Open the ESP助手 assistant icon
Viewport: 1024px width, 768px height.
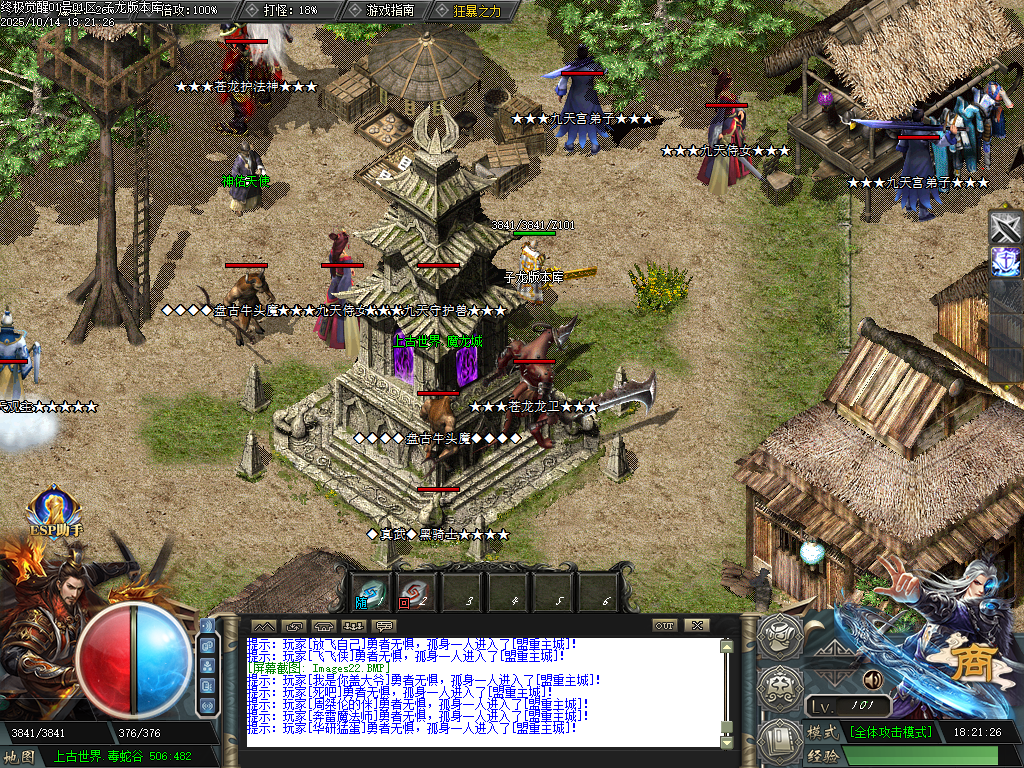pos(54,513)
